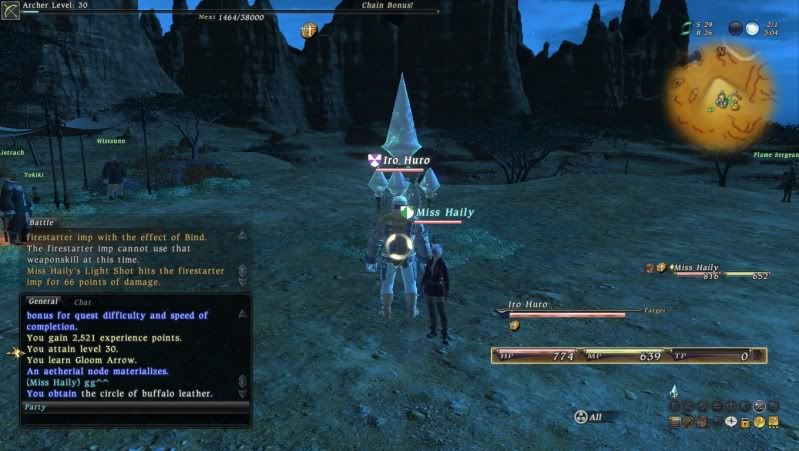The height and width of the screenshot is (451, 799).
Task: Click the Chain Bonus treasure chest icon
Action: pyautogui.click(x=309, y=31)
